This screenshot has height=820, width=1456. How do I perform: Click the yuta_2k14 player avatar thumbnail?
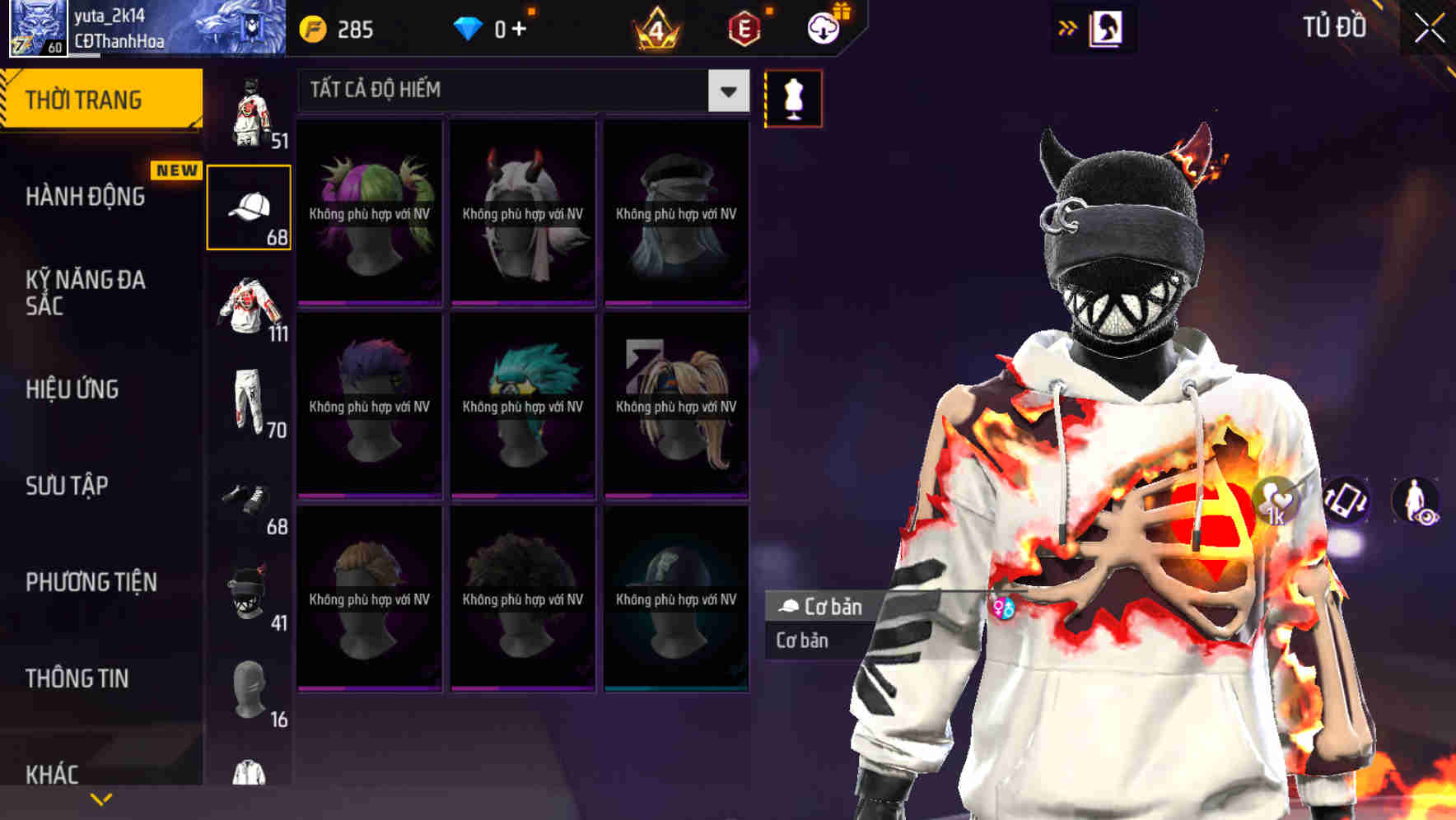pyautogui.click(x=39, y=27)
